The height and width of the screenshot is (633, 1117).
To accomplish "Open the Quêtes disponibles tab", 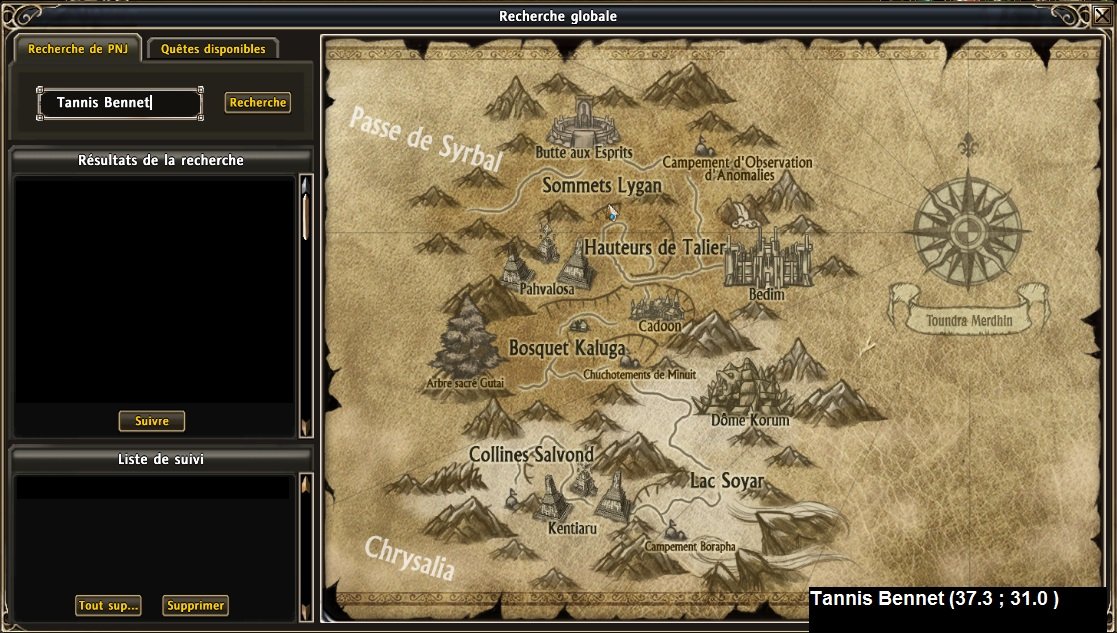I will pos(213,49).
